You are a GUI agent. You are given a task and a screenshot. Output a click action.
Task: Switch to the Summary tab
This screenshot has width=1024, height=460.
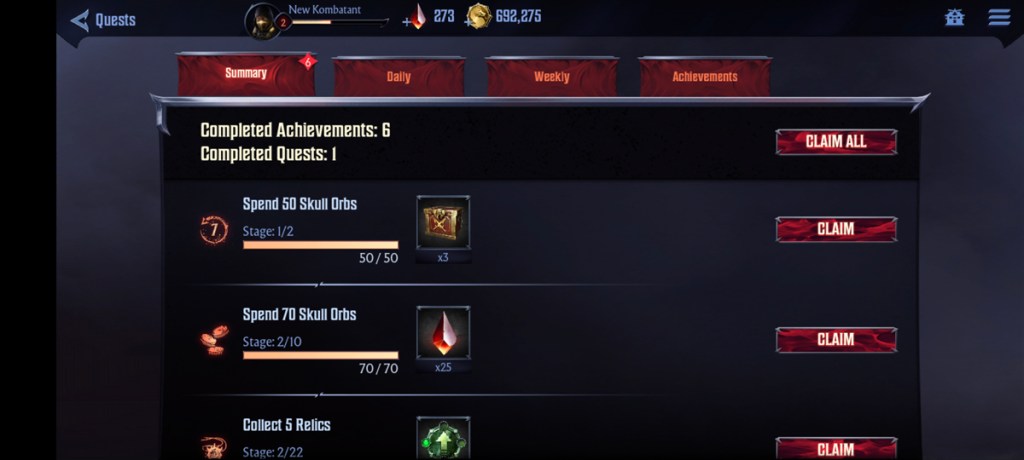click(246, 74)
